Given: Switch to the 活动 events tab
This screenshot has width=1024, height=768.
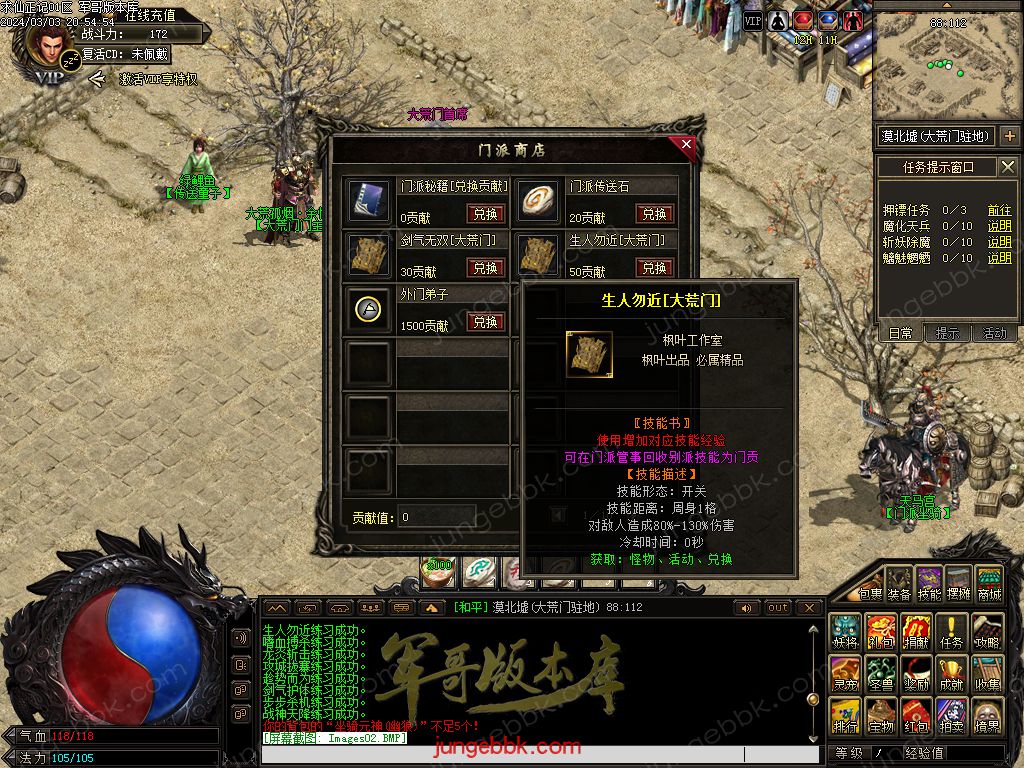Looking at the screenshot, I should point(994,334).
